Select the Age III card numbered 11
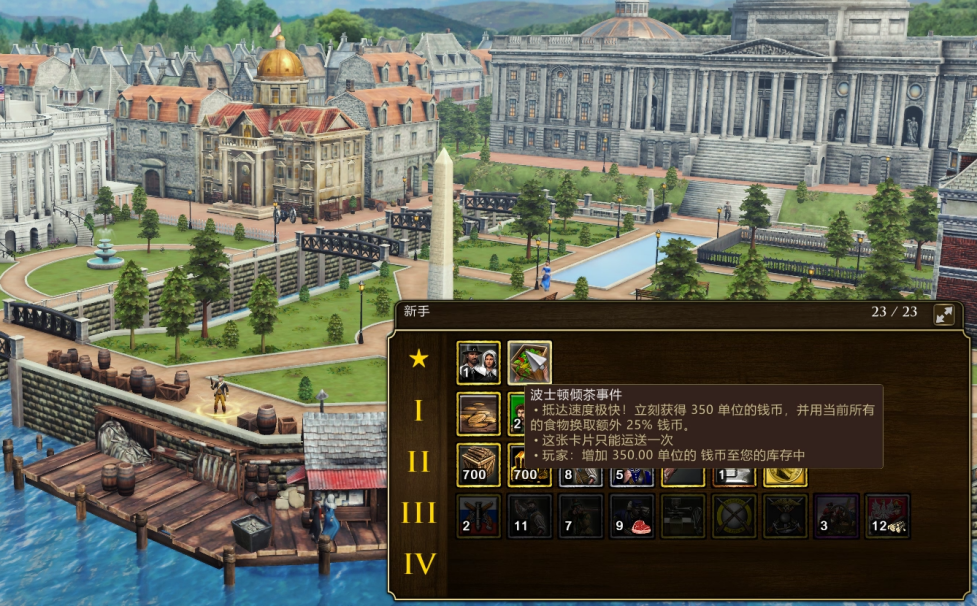This screenshot has height=606, width=977. click(529, 515)
